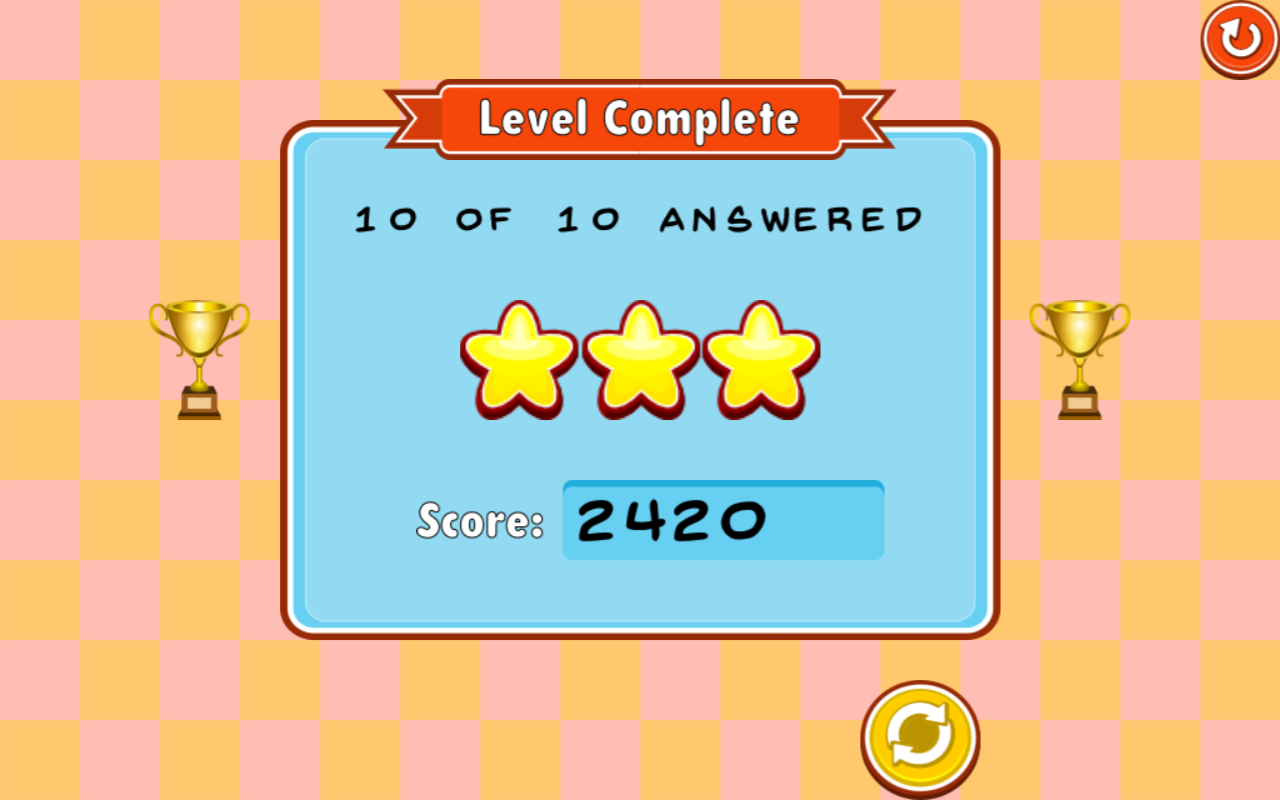Click inside the score value box
Viewport: 1280px width, 800px height.
[x=723, y=520]
